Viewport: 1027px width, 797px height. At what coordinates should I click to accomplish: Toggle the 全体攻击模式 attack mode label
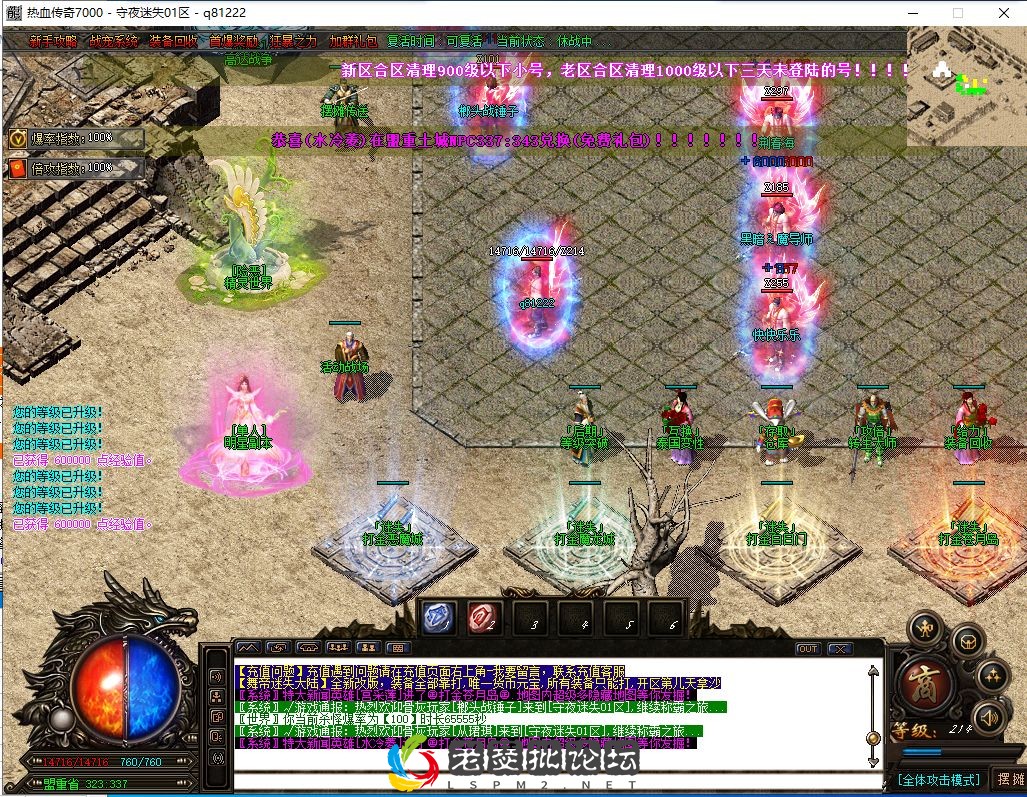click(938, 779)
